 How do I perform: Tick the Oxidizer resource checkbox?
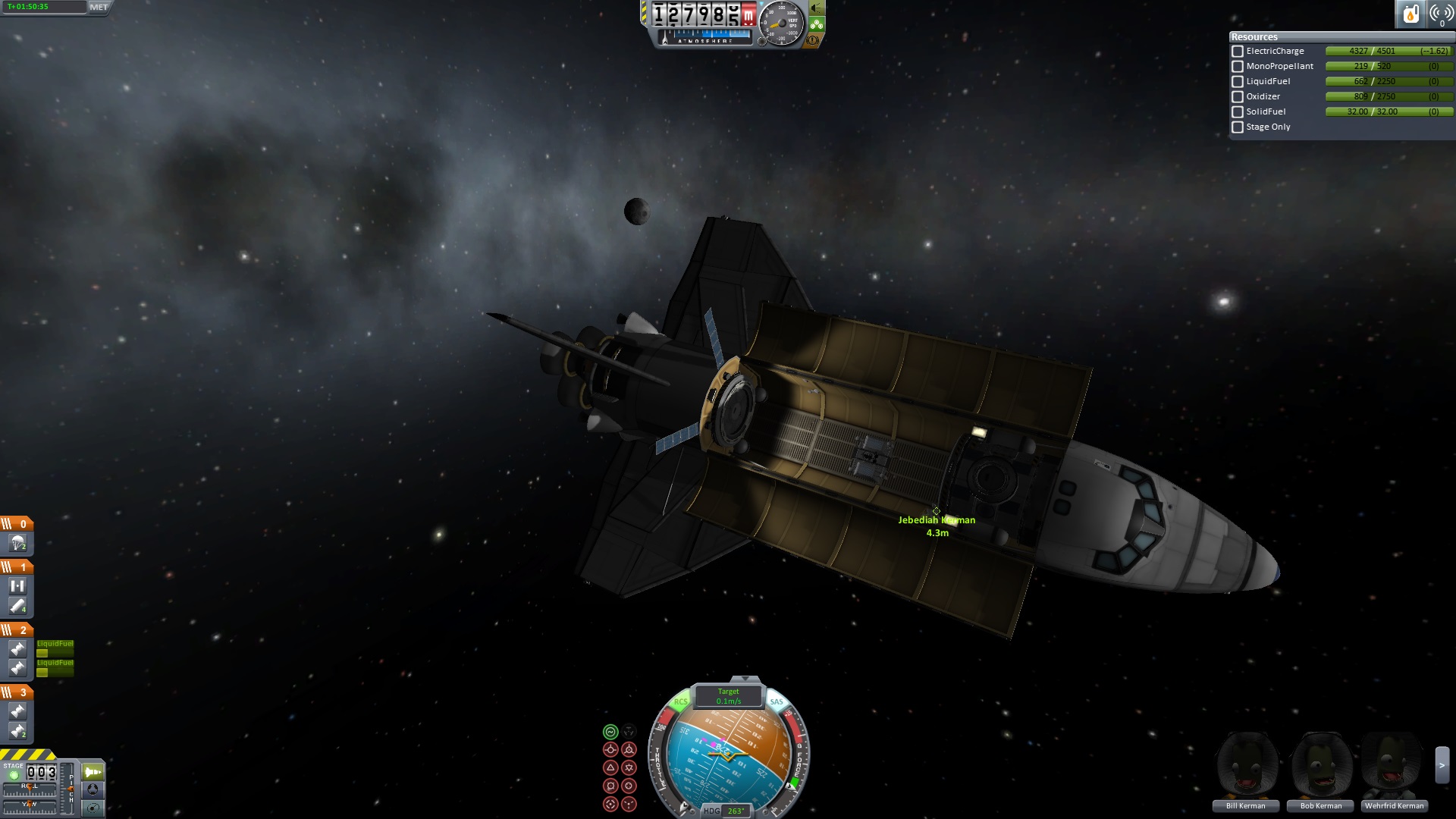point(1238,97)
